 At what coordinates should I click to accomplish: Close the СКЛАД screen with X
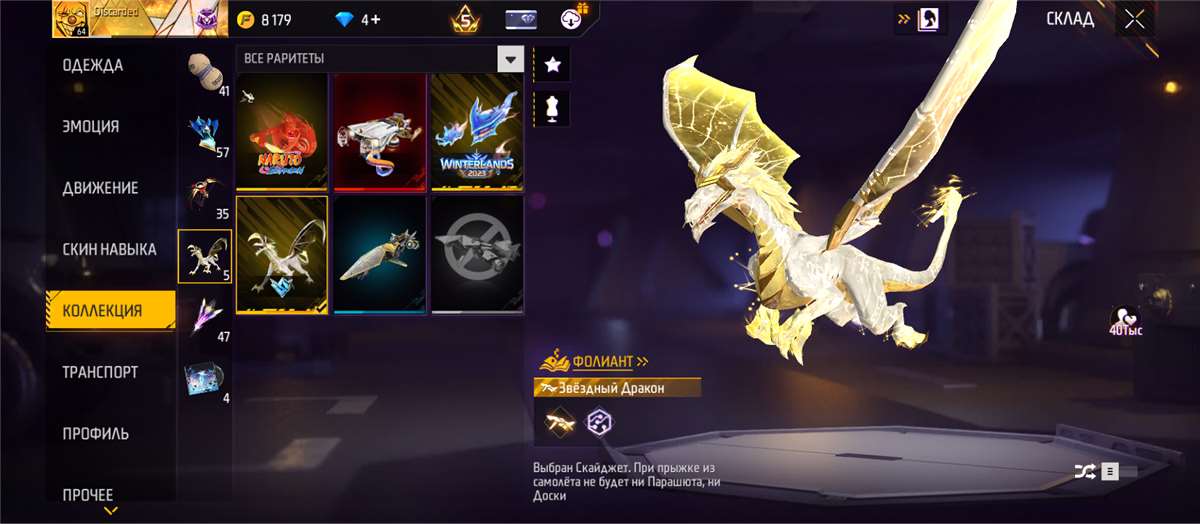(x=1134, y=19)
